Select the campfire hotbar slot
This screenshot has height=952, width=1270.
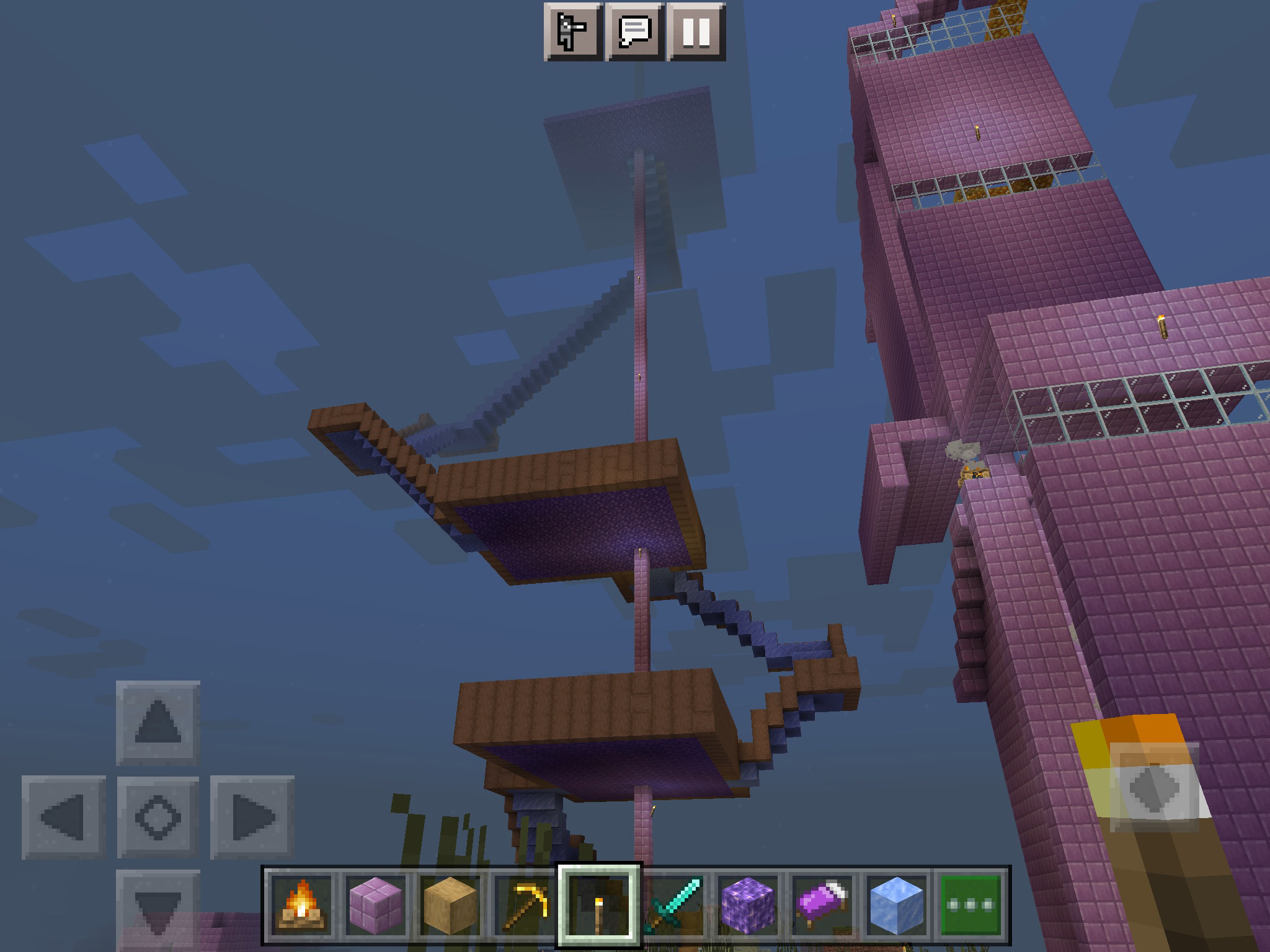[x=300, y=904]
